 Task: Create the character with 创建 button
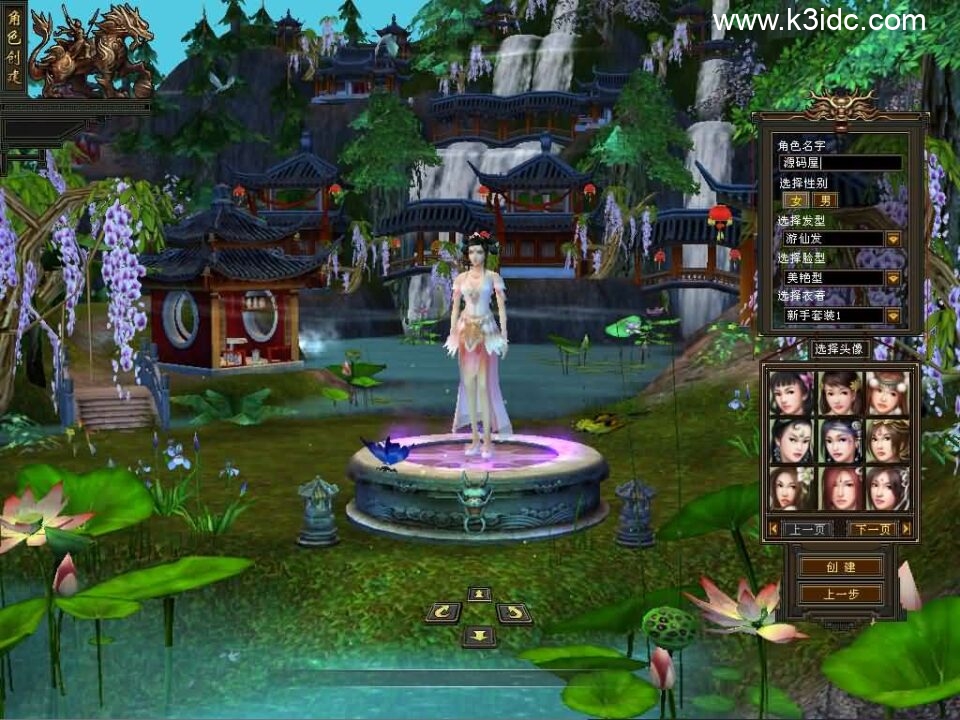pos(839,567)
